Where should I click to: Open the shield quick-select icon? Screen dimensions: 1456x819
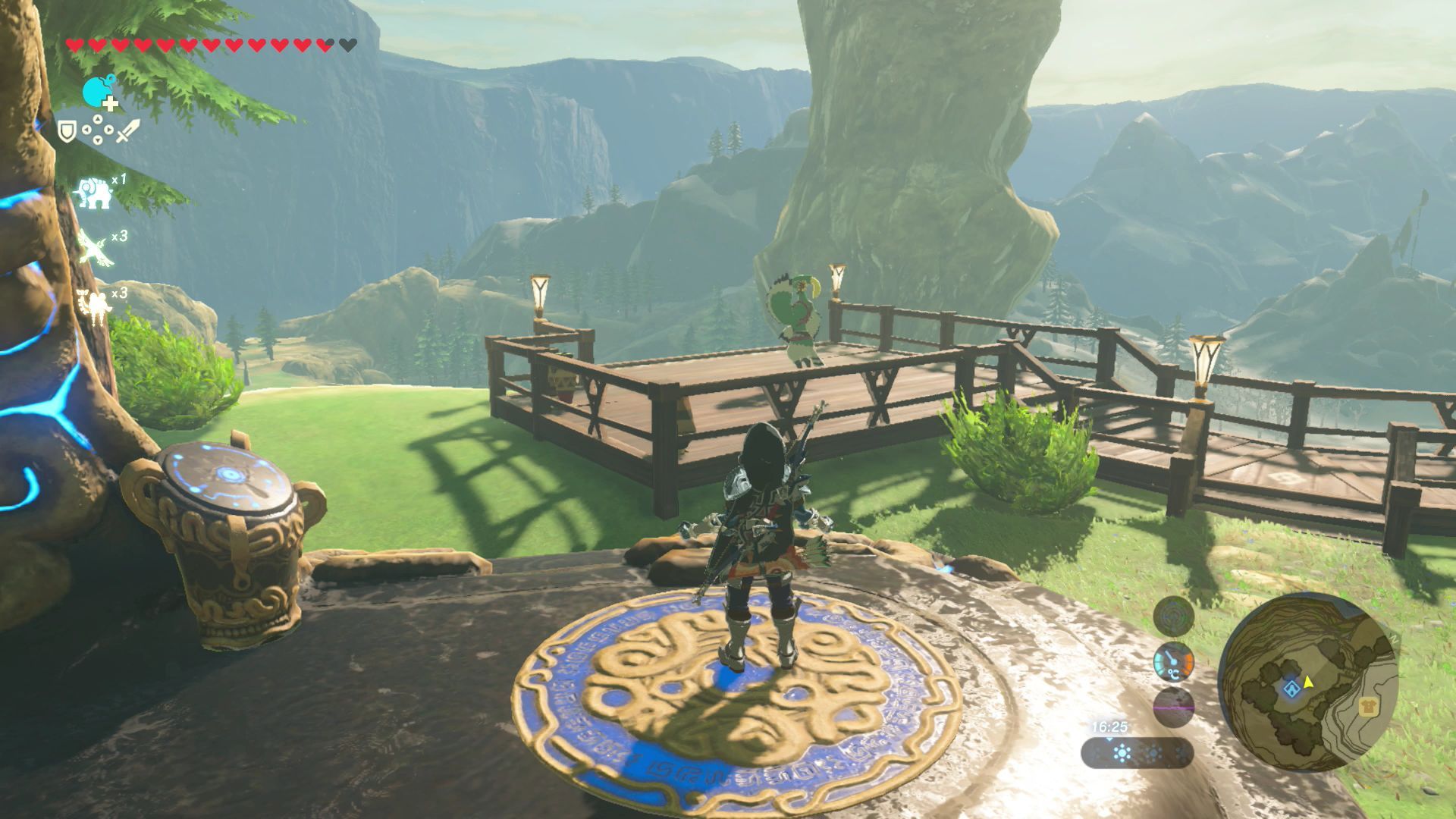coord(68,132)
